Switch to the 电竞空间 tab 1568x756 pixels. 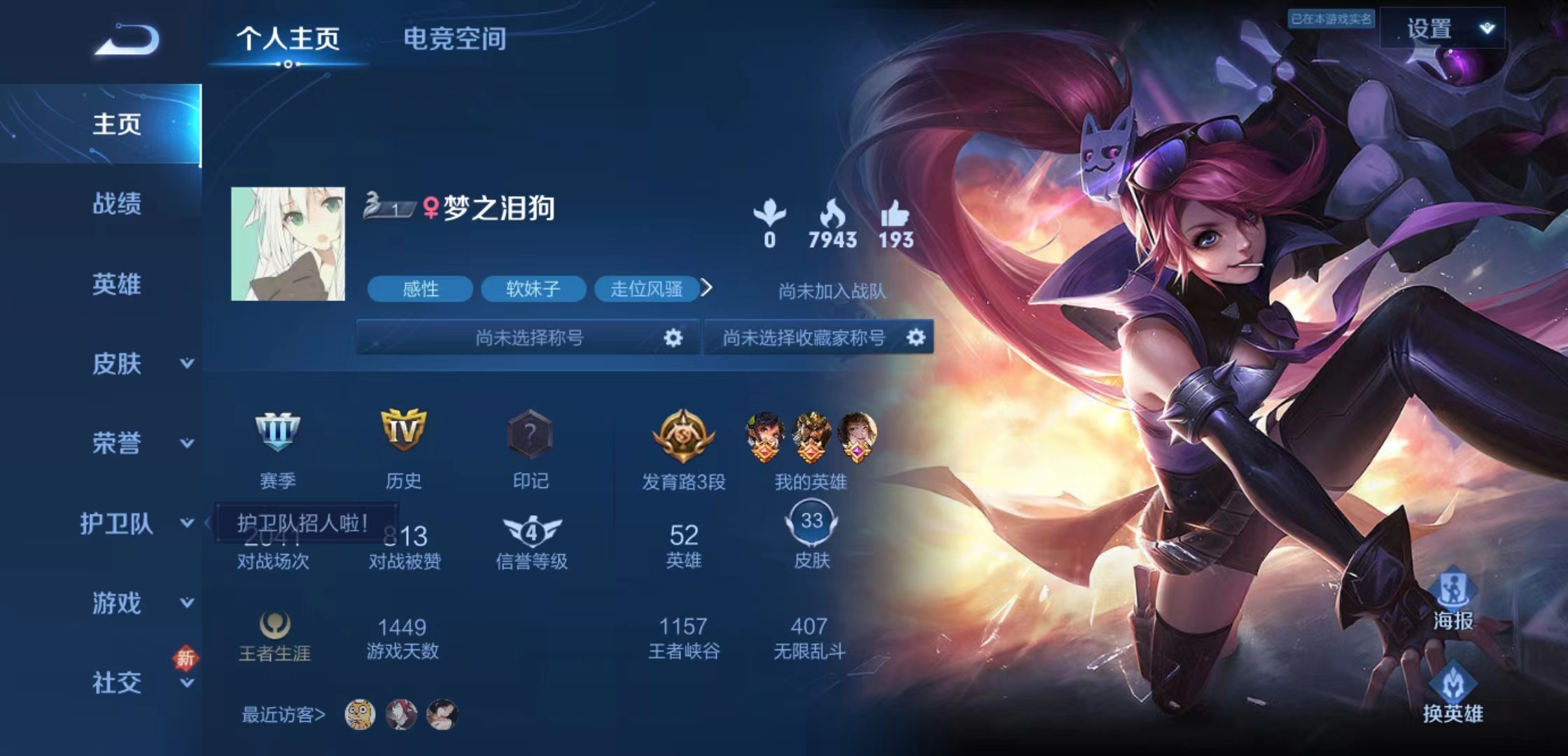pos(456,40)
